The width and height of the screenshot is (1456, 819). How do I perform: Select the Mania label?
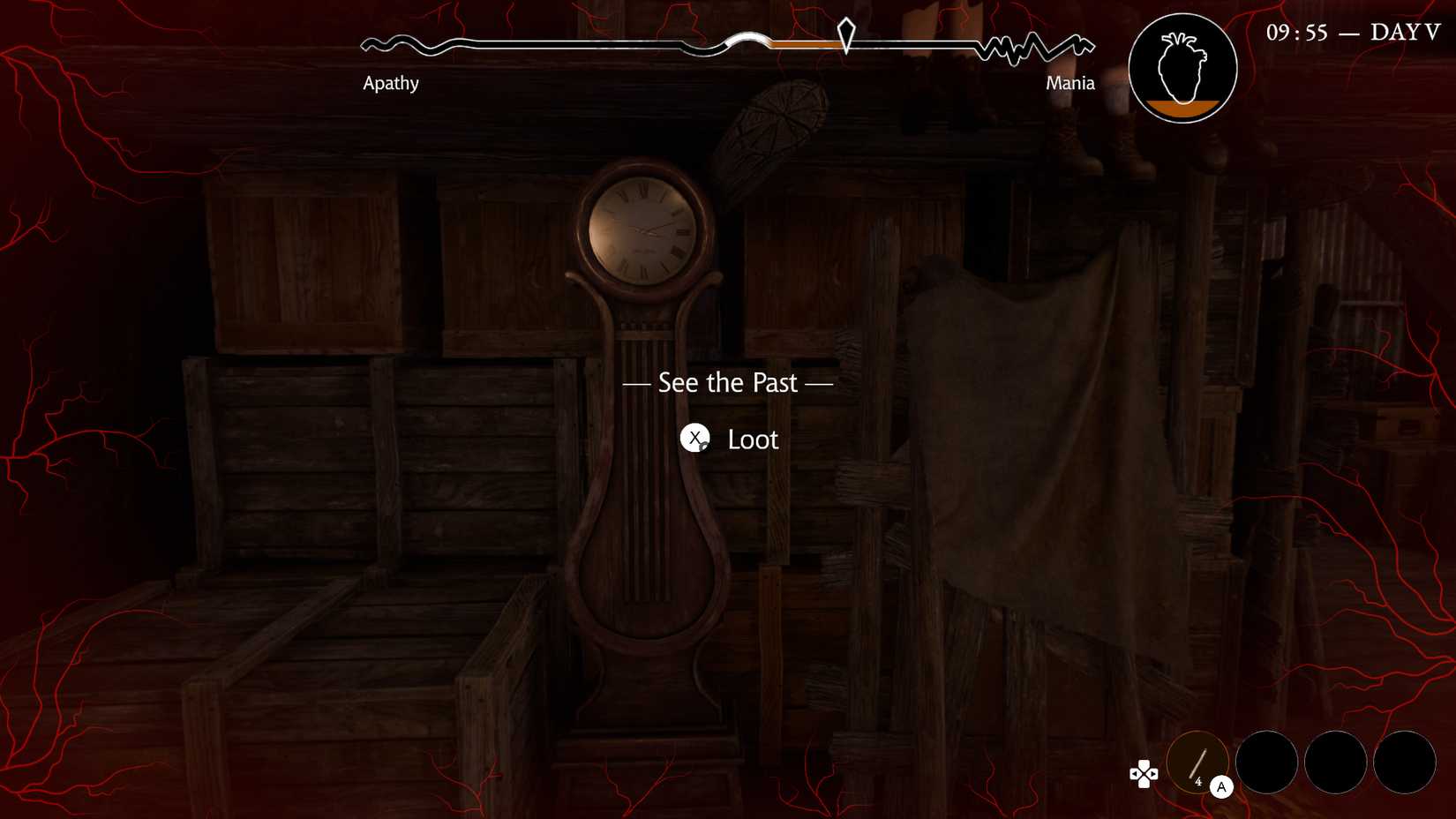[1069, 83]
